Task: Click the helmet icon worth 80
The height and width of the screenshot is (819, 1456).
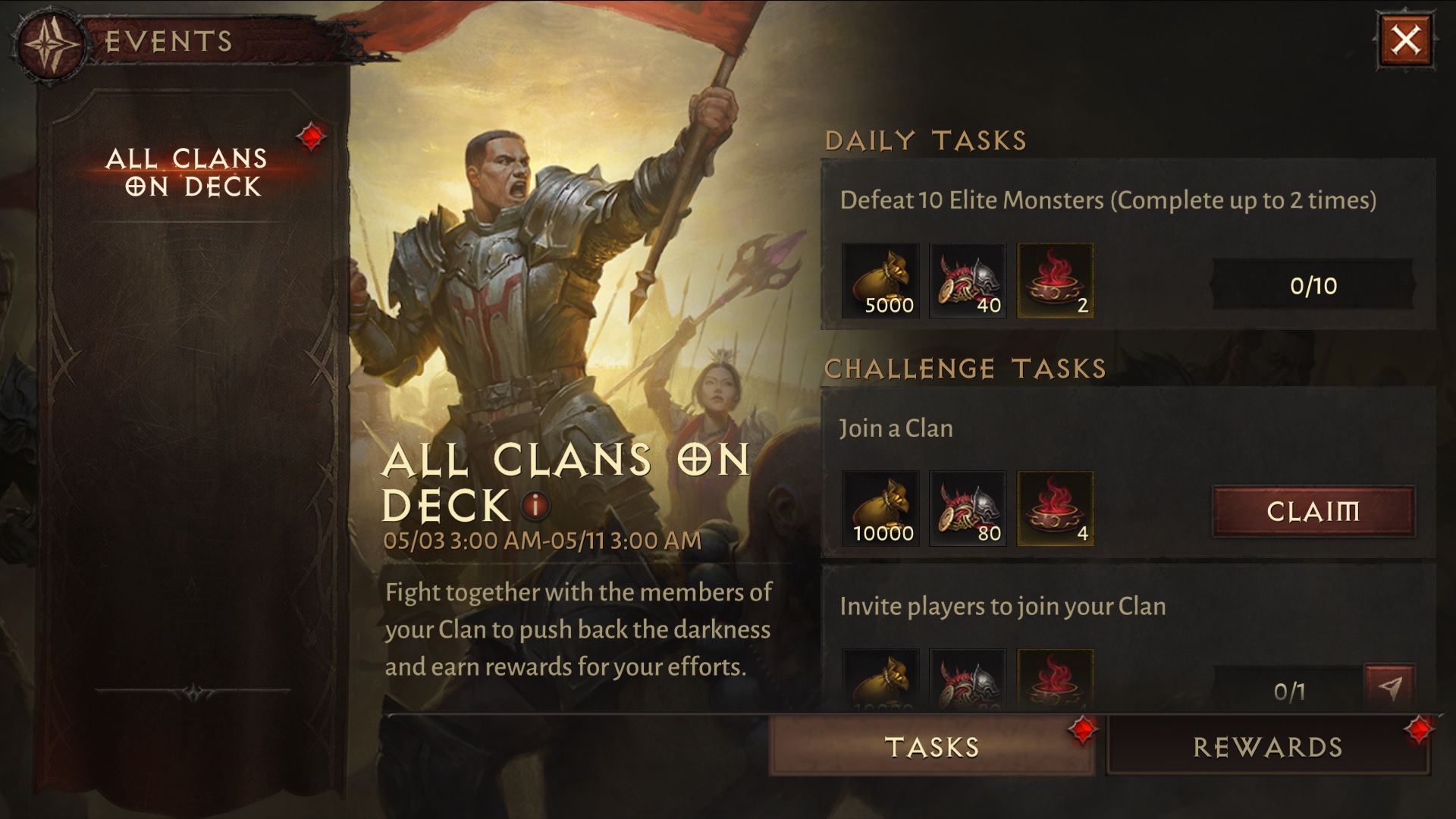Action: coord(968,507)
